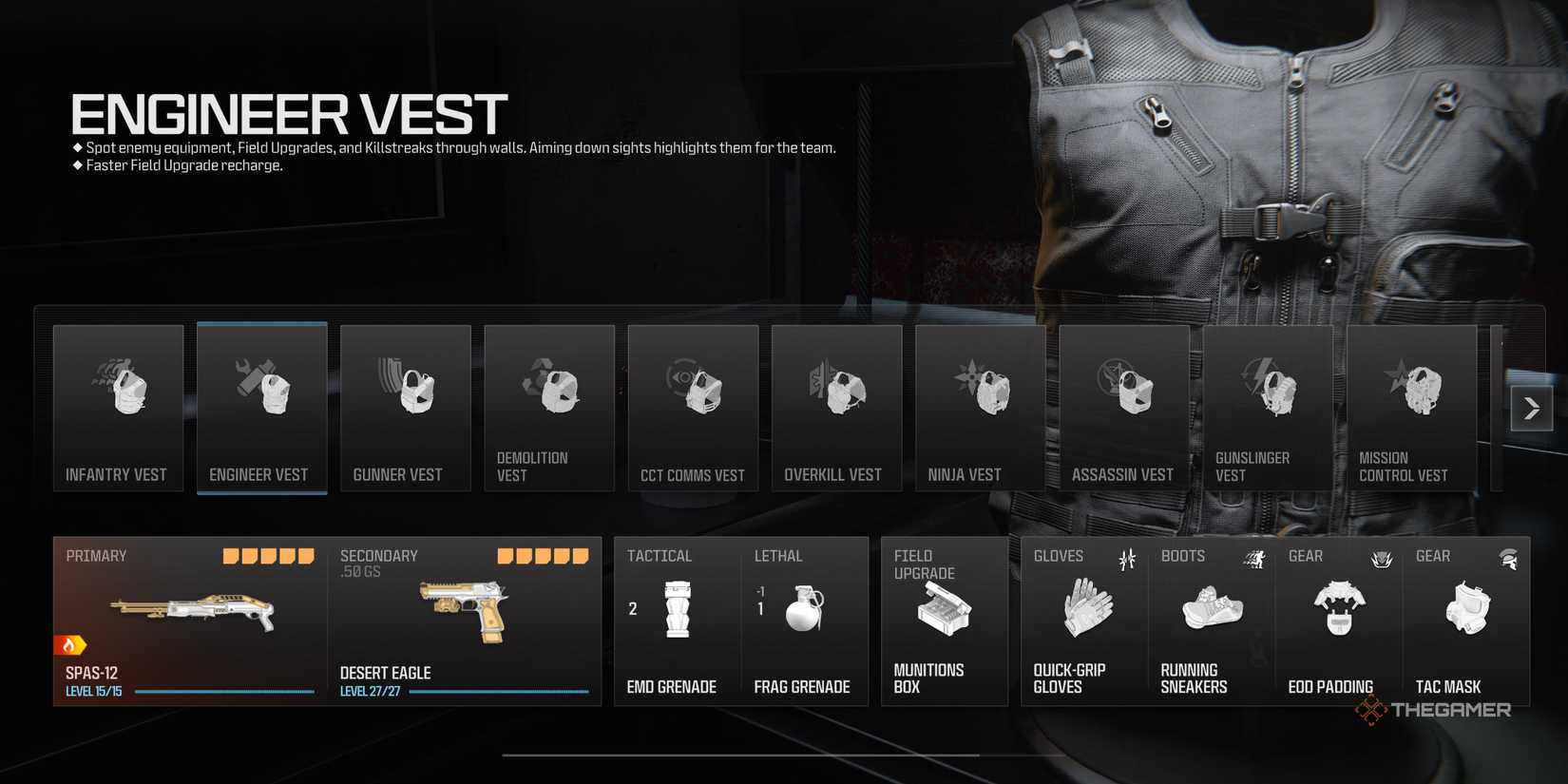Open the Quick-Grip Gloves slot

coord(1083,618)
